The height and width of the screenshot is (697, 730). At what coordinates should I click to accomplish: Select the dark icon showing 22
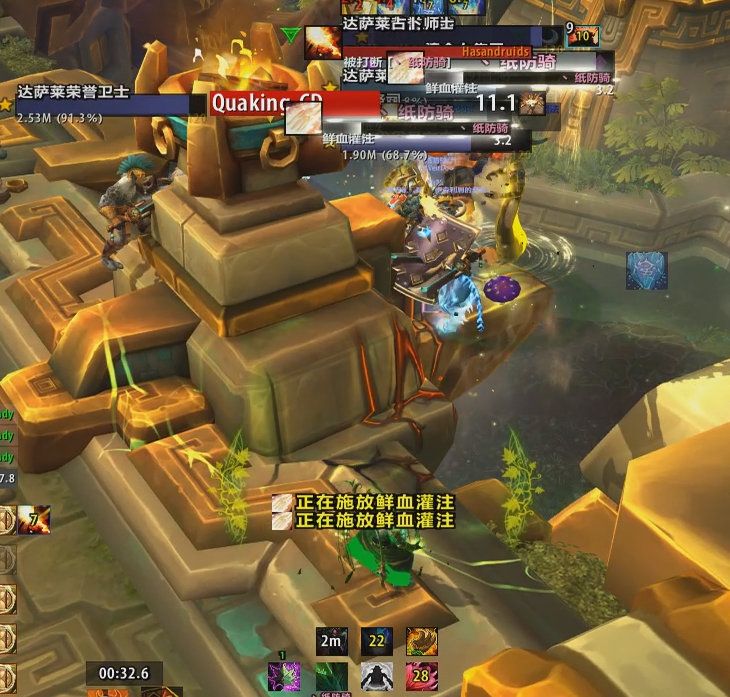click(377, 640)
